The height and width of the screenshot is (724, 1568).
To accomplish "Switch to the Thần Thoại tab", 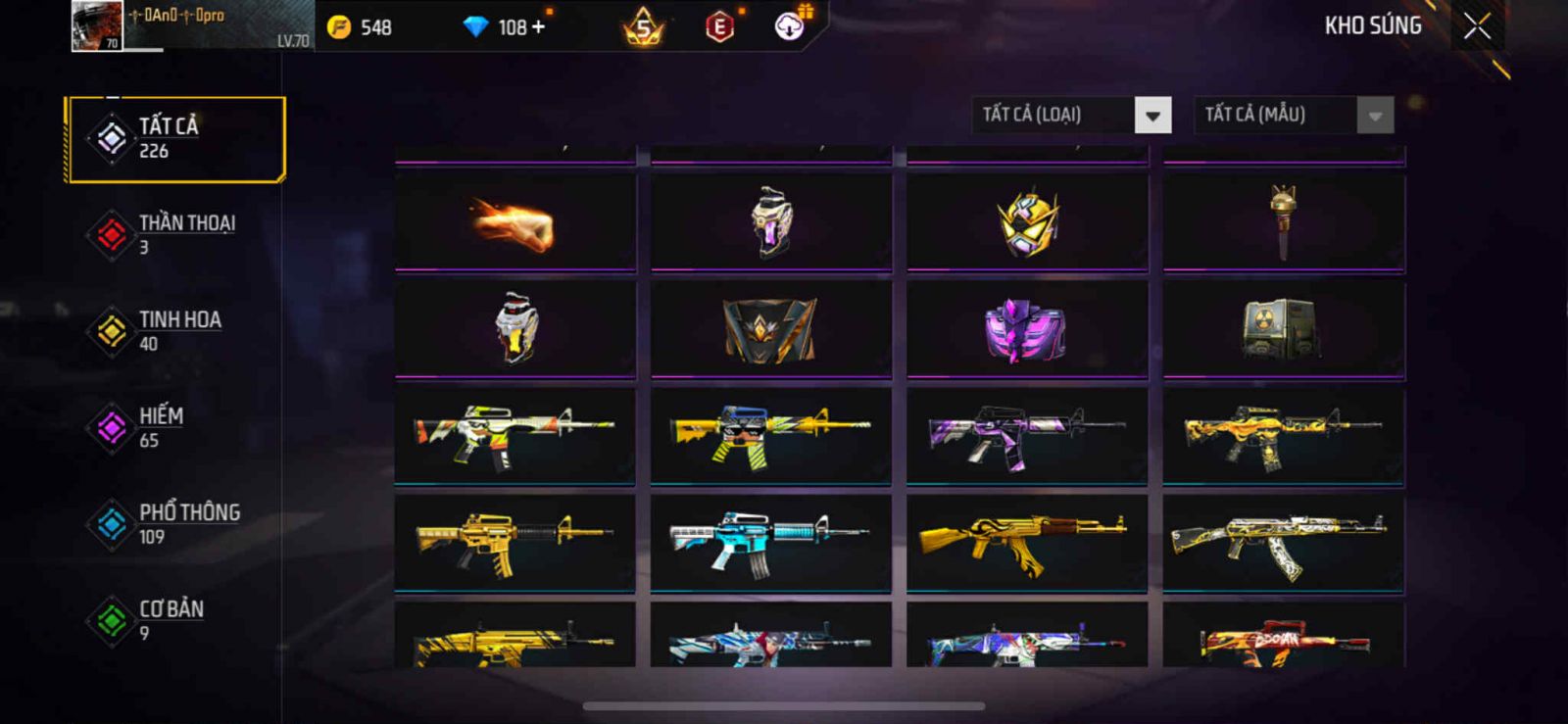I will (175, 235).
